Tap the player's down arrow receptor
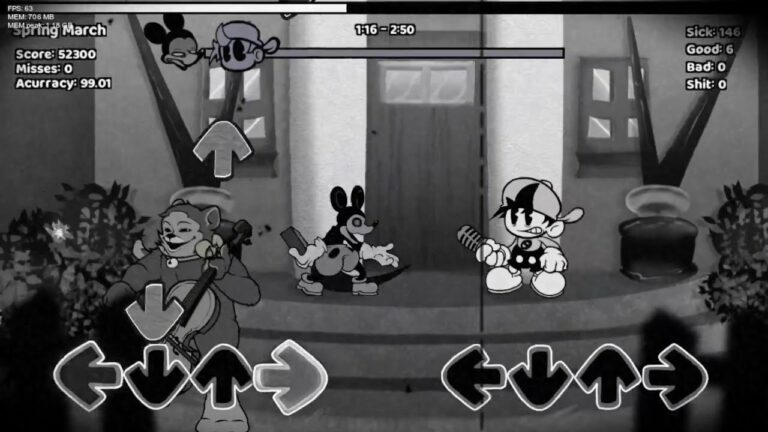Image resolution: width=768 pixels, height=432 pixels. (541, 377)
